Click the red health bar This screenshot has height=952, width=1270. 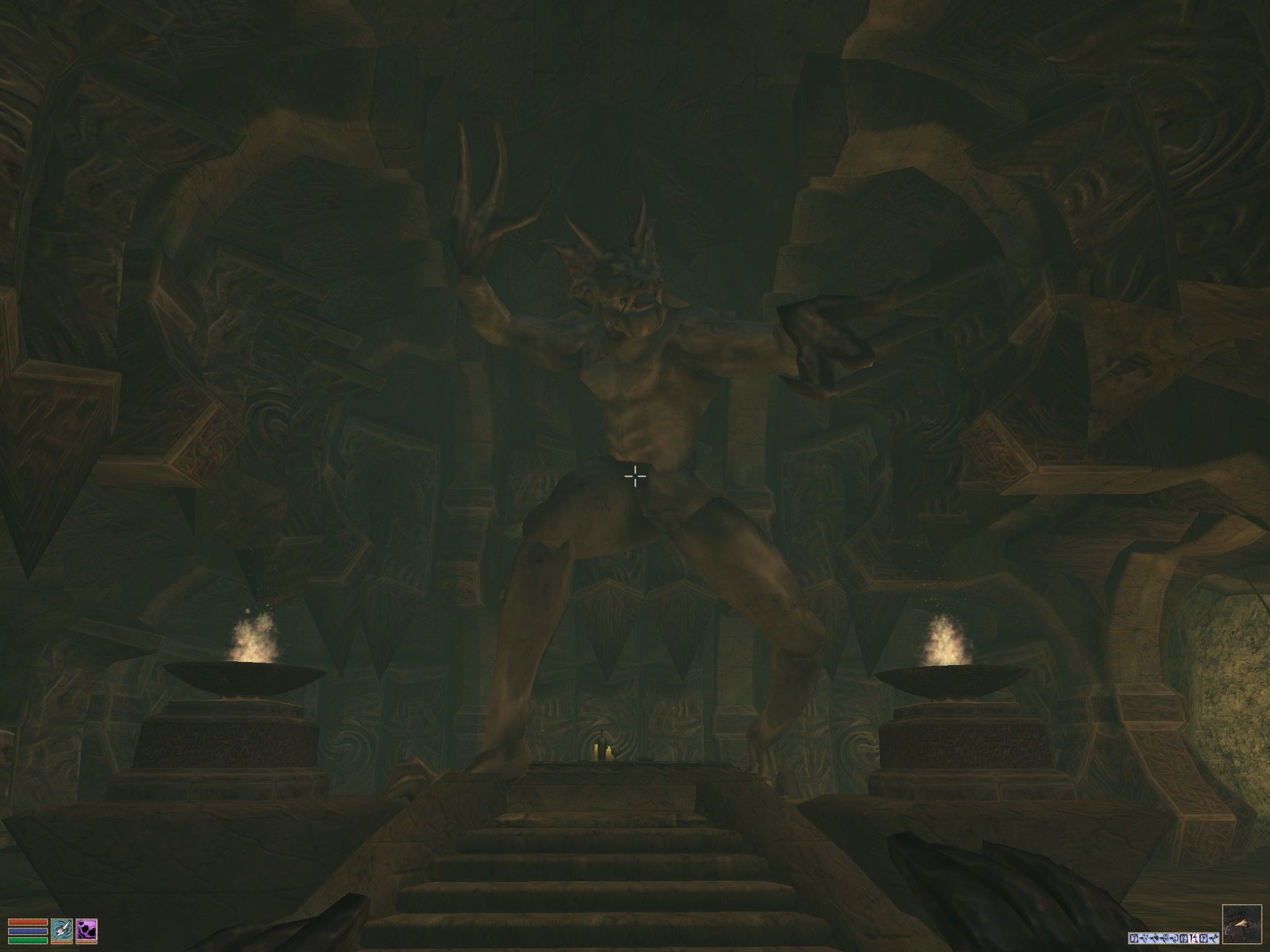coord(28,923)
